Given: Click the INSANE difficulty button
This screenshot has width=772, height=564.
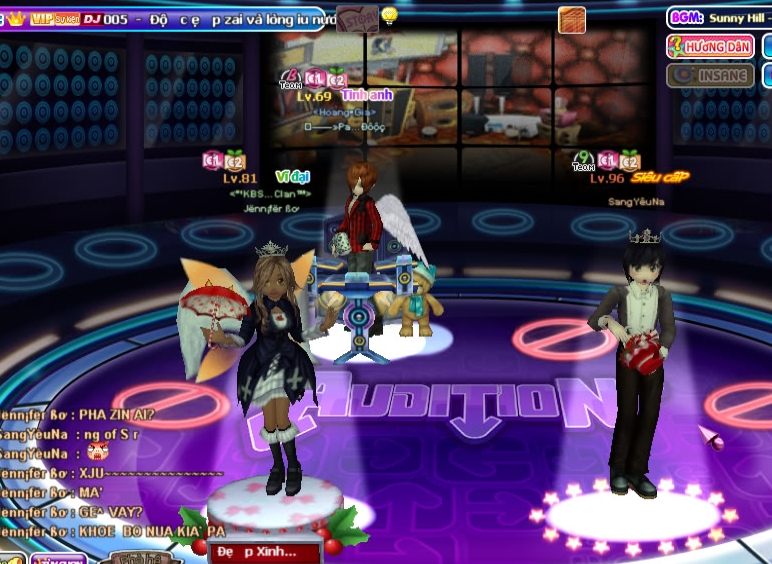Looking at the screenshot, I should [x=711, y=75].
